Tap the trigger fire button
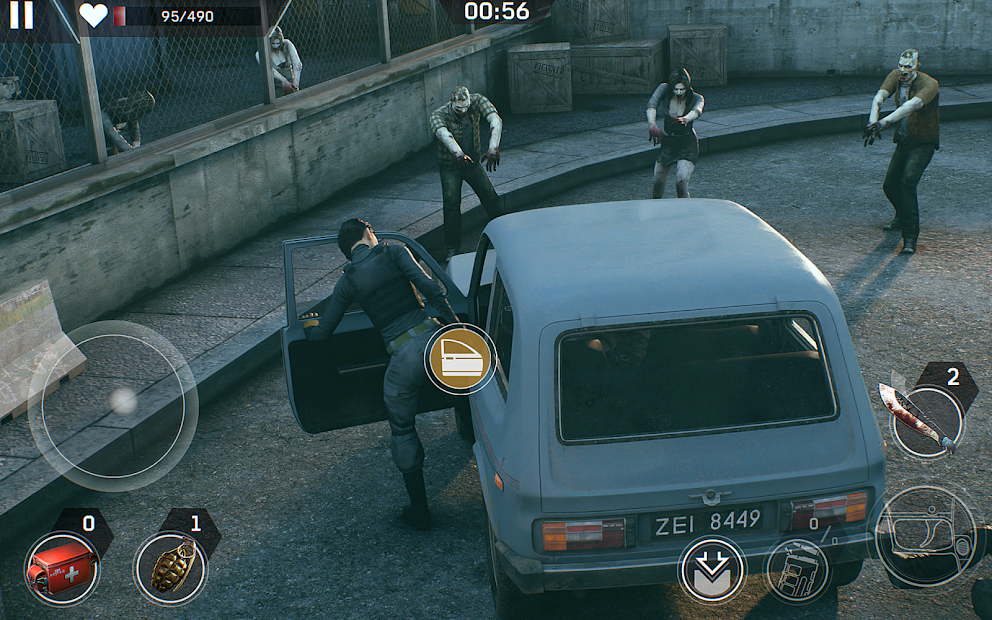This screenshot has width=992, height=620. (925, 536)
